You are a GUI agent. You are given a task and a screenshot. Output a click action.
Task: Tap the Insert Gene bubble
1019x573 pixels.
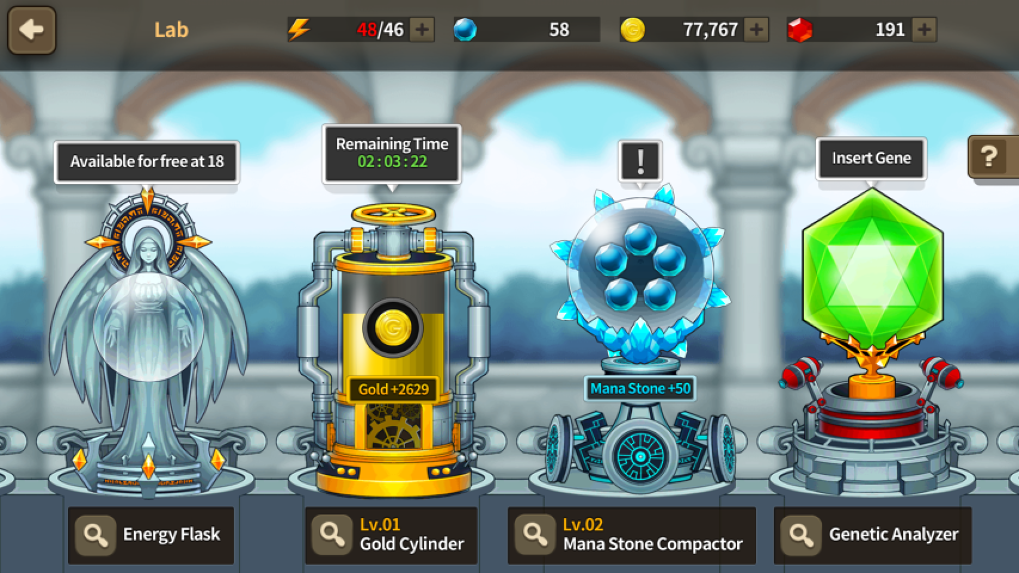tap(871, 158)
